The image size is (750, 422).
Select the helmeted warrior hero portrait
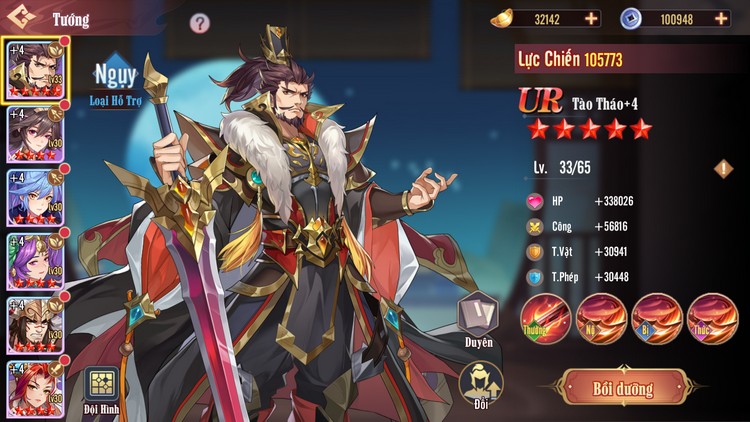(35, 326)
